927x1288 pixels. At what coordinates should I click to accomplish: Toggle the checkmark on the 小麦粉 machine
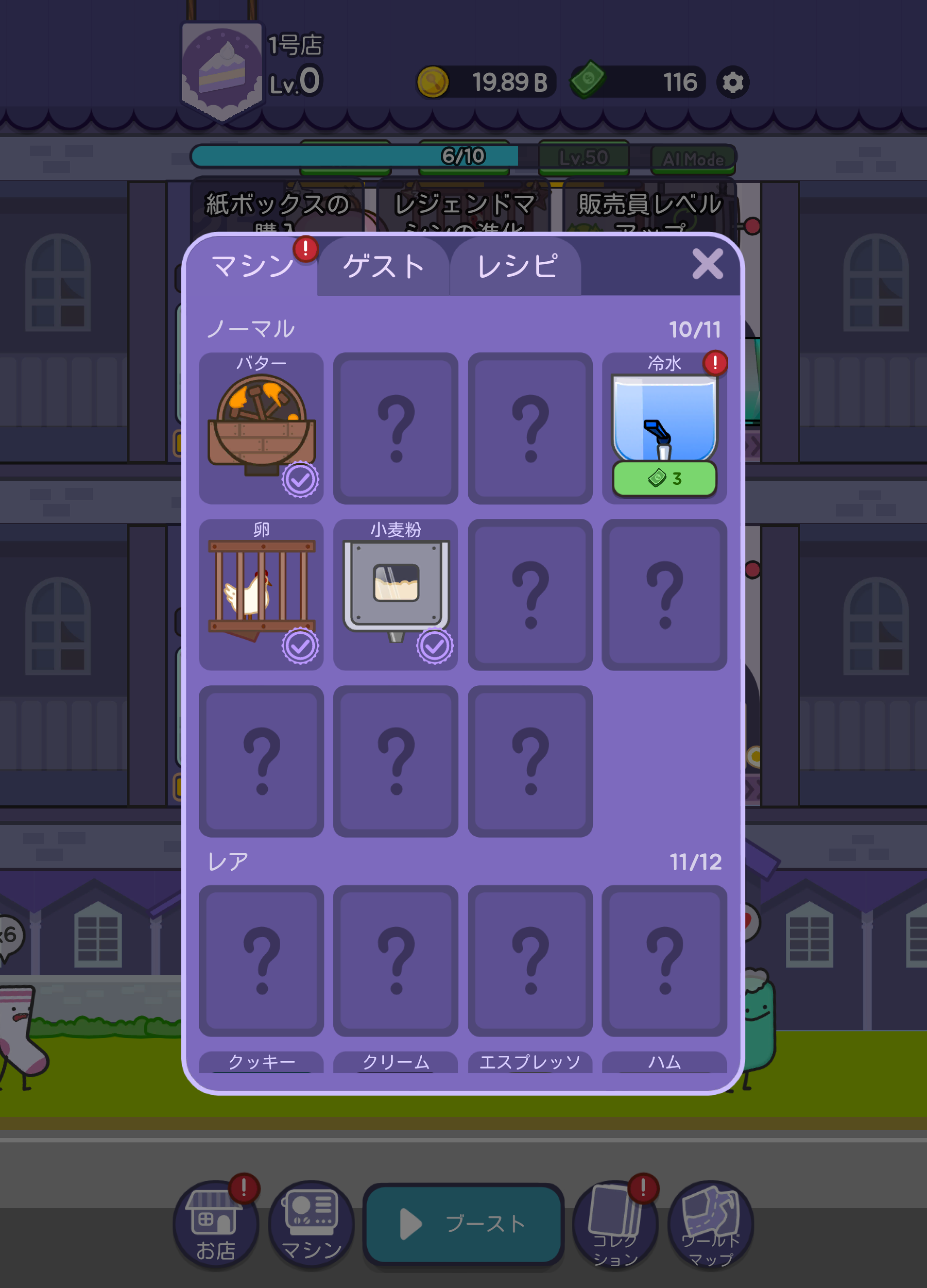coord(435,645)
